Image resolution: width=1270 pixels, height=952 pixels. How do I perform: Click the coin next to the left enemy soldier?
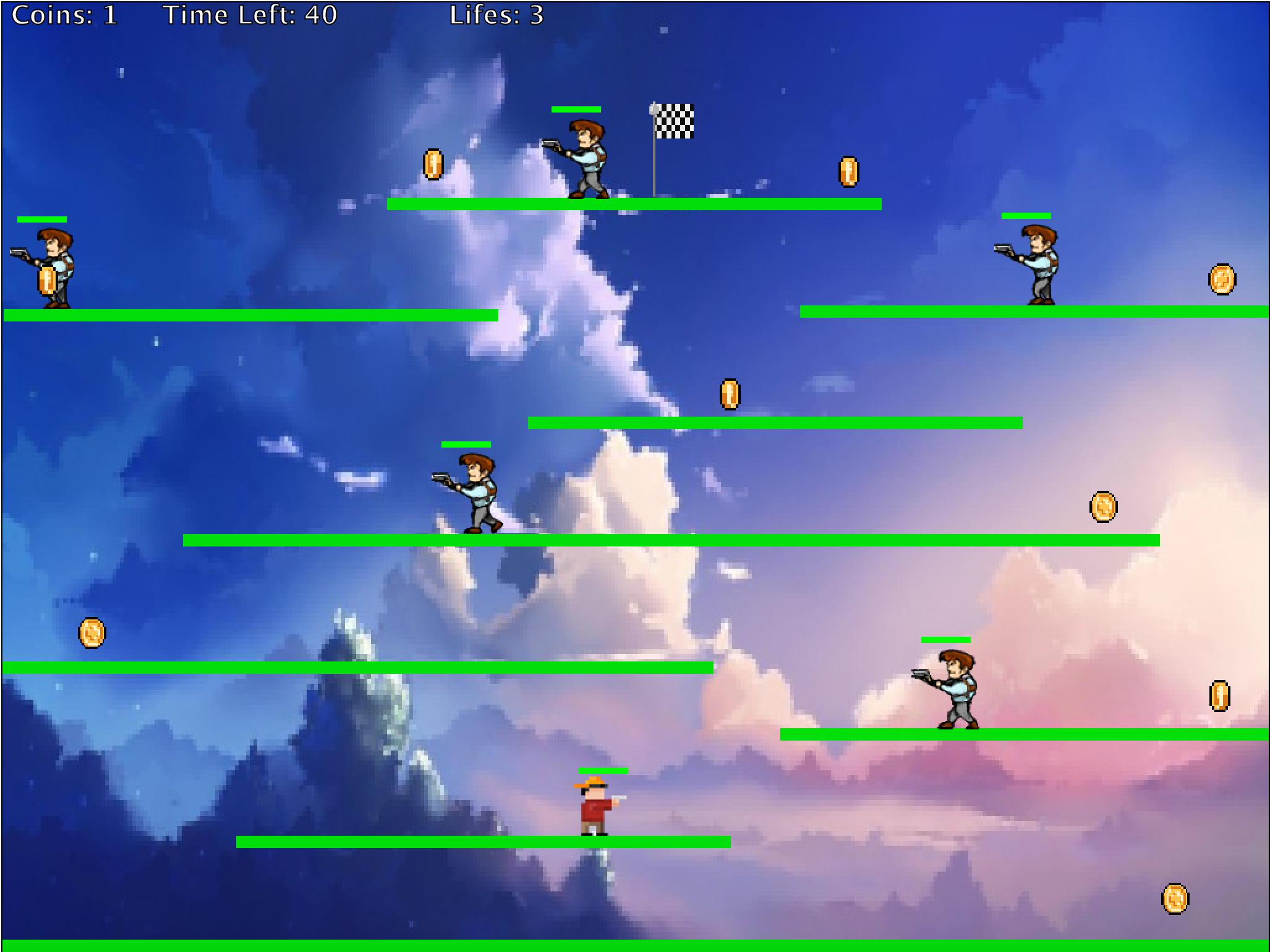pyautogui.click(x=46, y=281)
